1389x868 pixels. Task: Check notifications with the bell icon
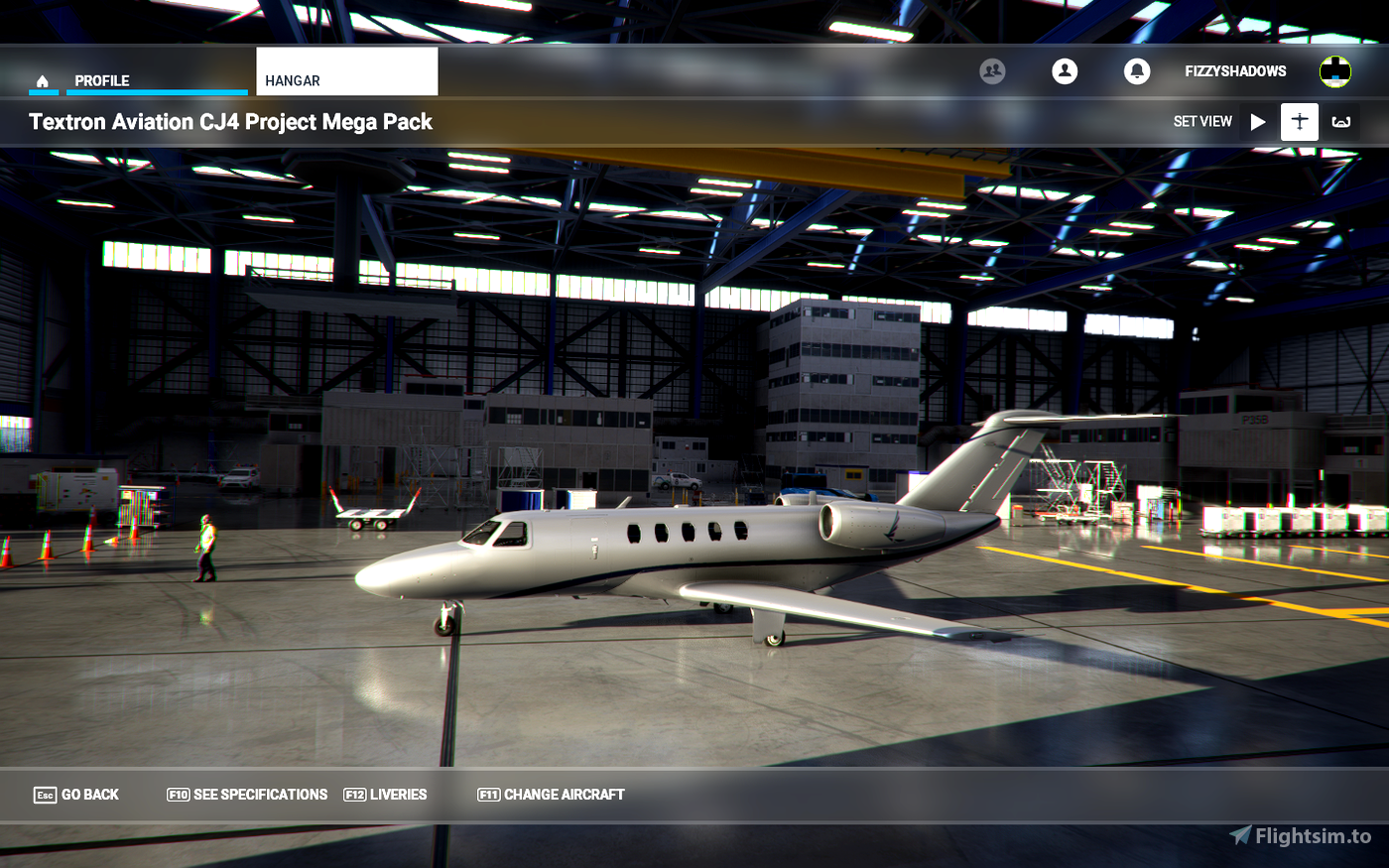point(1136,71)
